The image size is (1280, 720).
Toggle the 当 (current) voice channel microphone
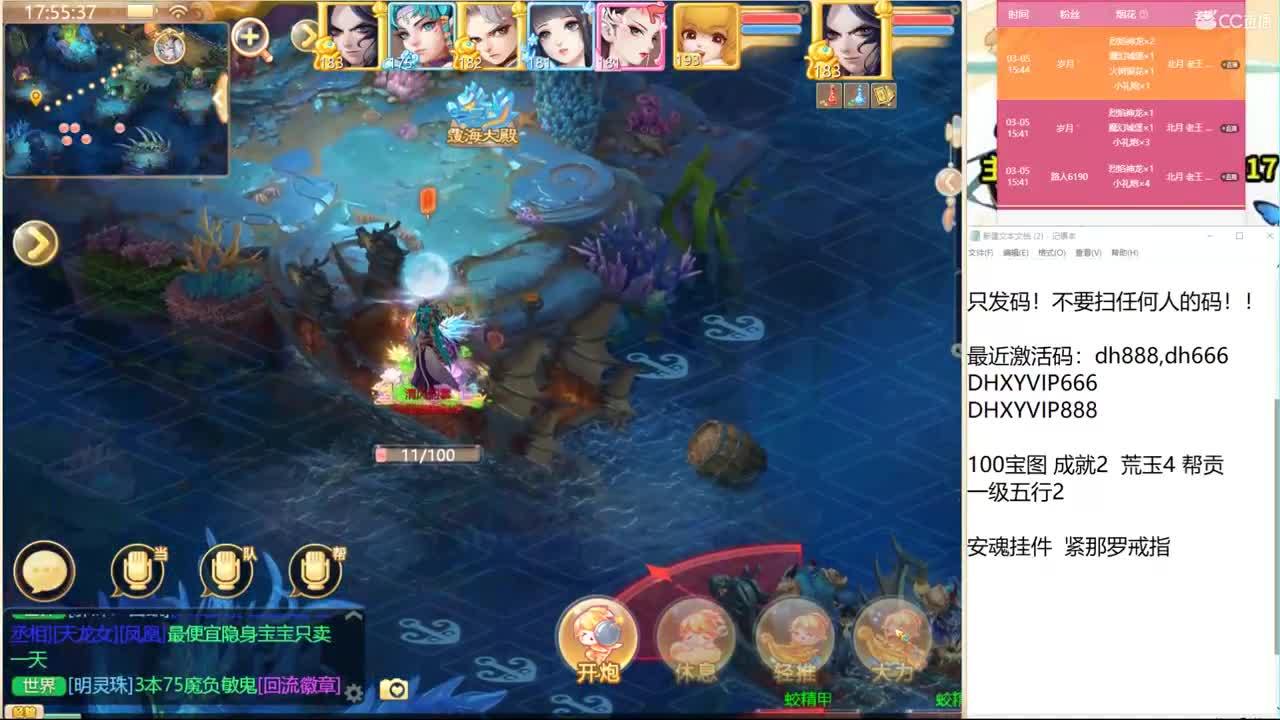pyautogui.click(x=135, y=572)
